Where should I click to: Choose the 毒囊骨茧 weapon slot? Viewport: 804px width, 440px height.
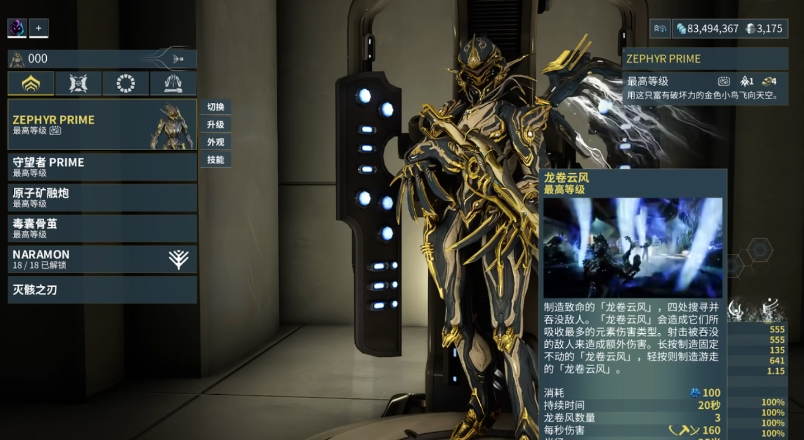[102, 227]
